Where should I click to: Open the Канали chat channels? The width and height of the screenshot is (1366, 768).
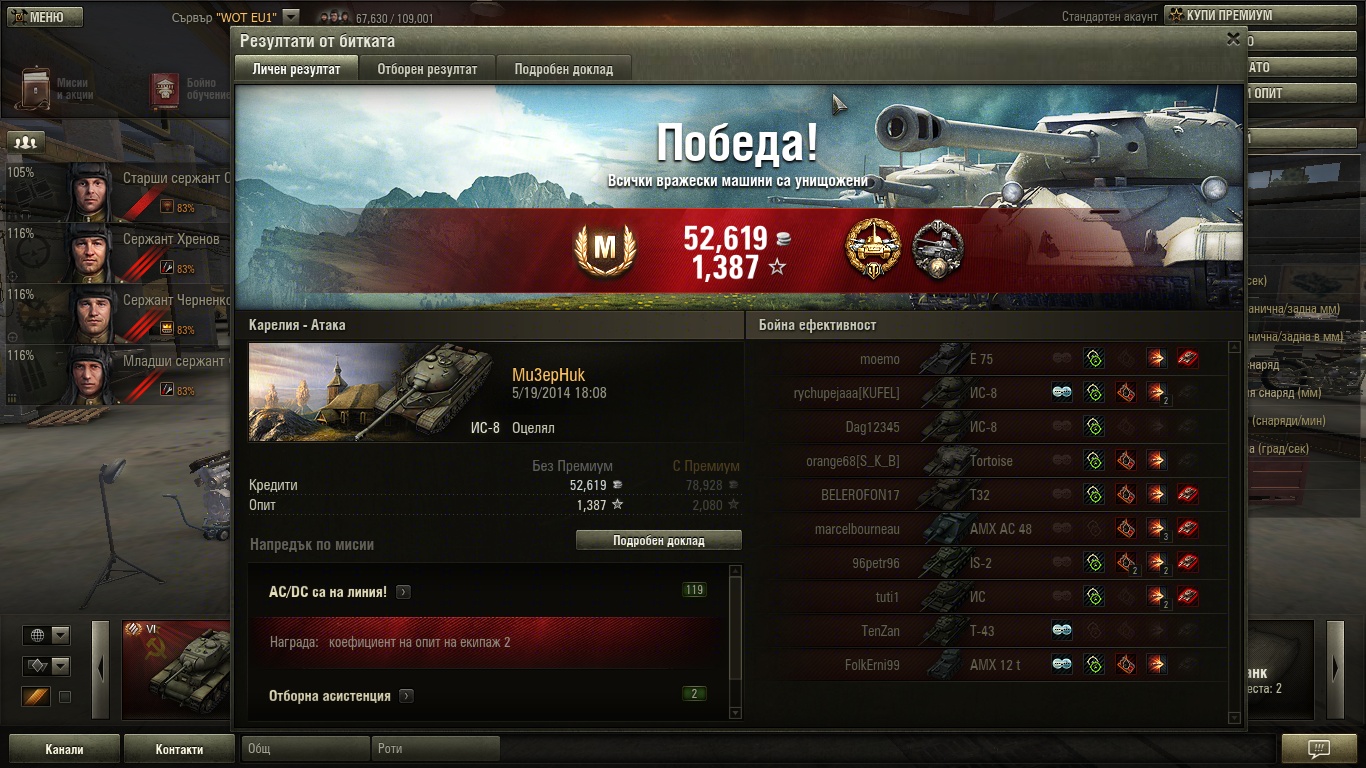(64, 749)
